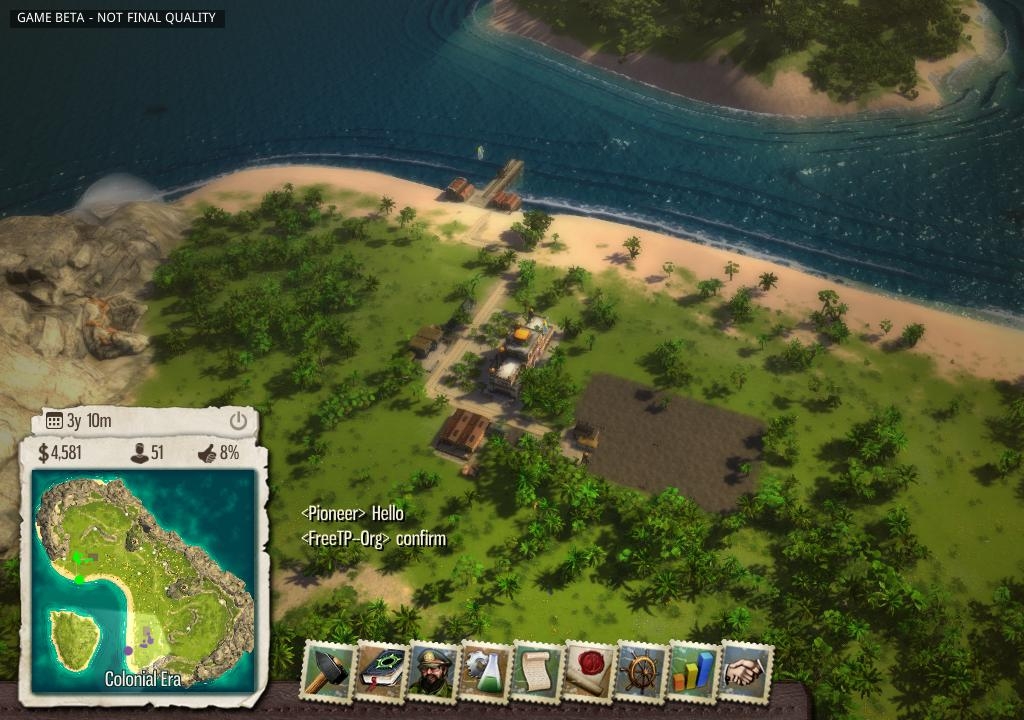Open the research flask and gear icon
The height and width of the screenshot is (720, 1024).
click(486, 670)
